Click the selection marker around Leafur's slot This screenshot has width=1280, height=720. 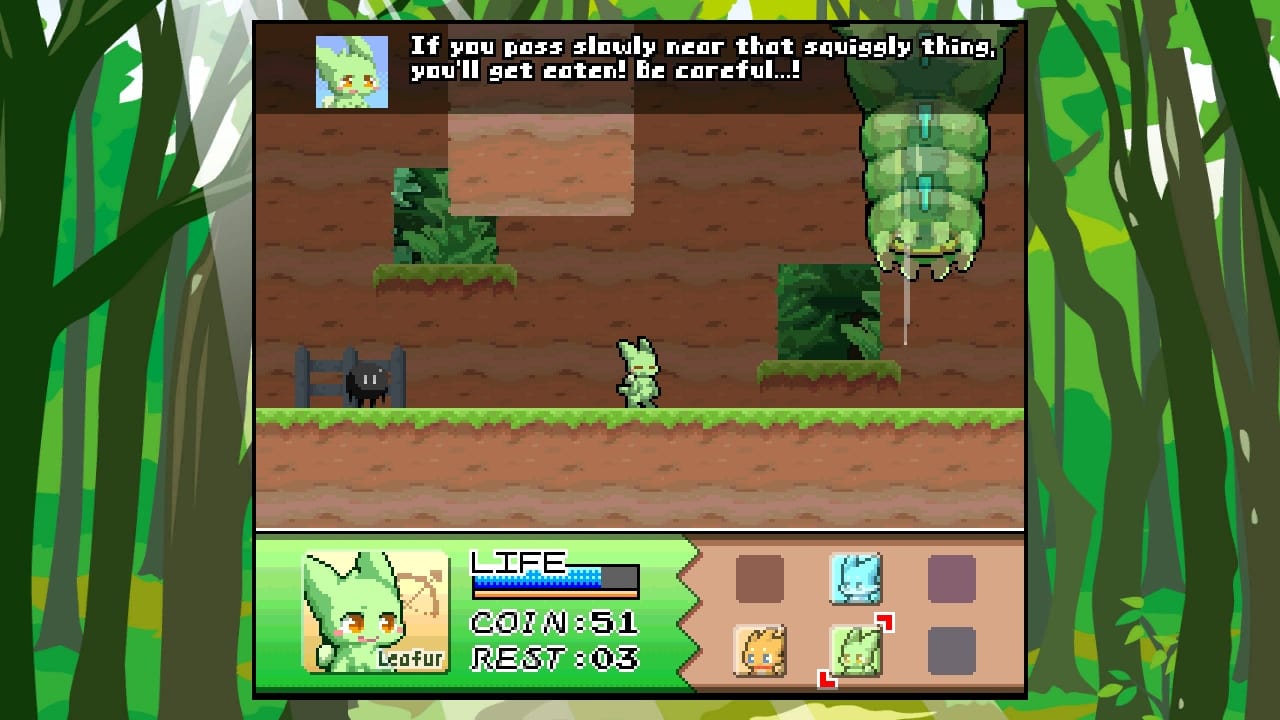[x=884, y=622]
